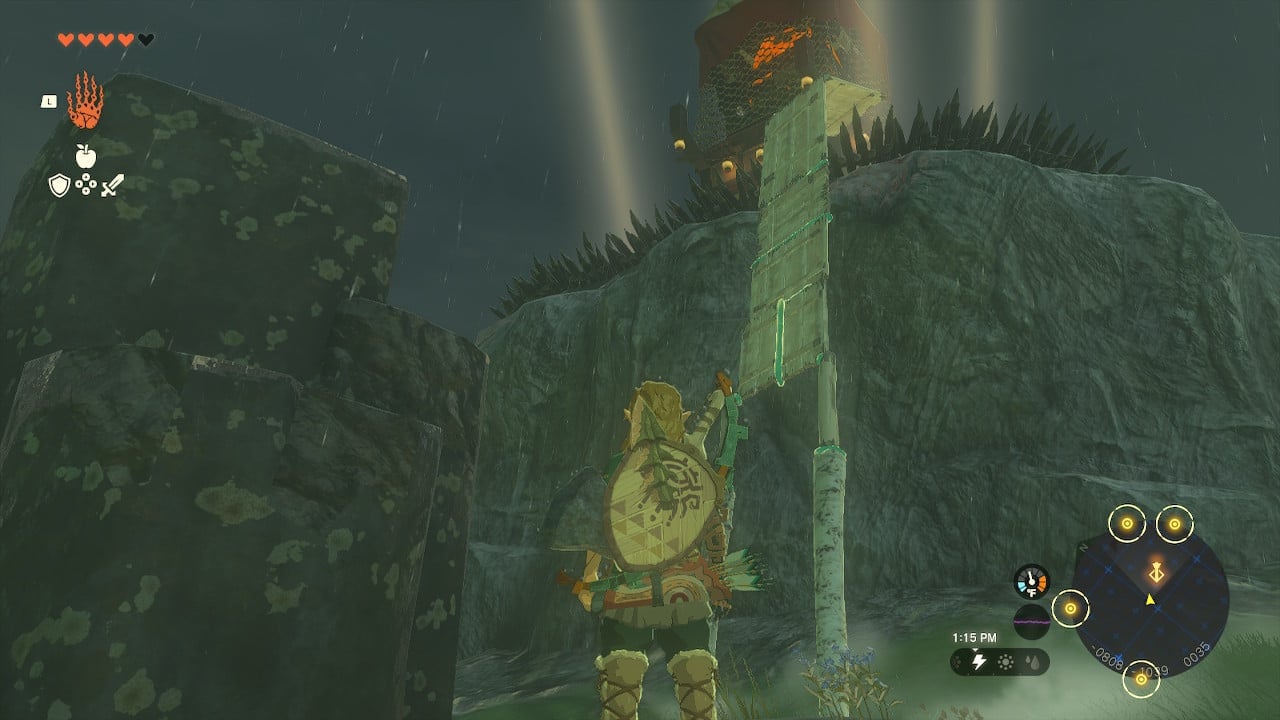Viewport: 1280px width, 720px height.
Task: Click the apple food item icon
Action: (x=85, y=154)
